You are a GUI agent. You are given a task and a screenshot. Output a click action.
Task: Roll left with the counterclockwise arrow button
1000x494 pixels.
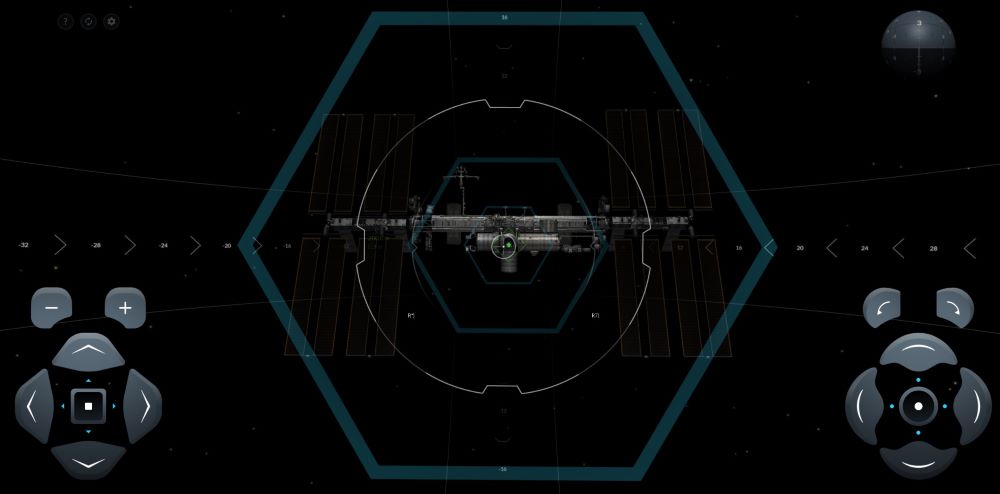[882, 307]
